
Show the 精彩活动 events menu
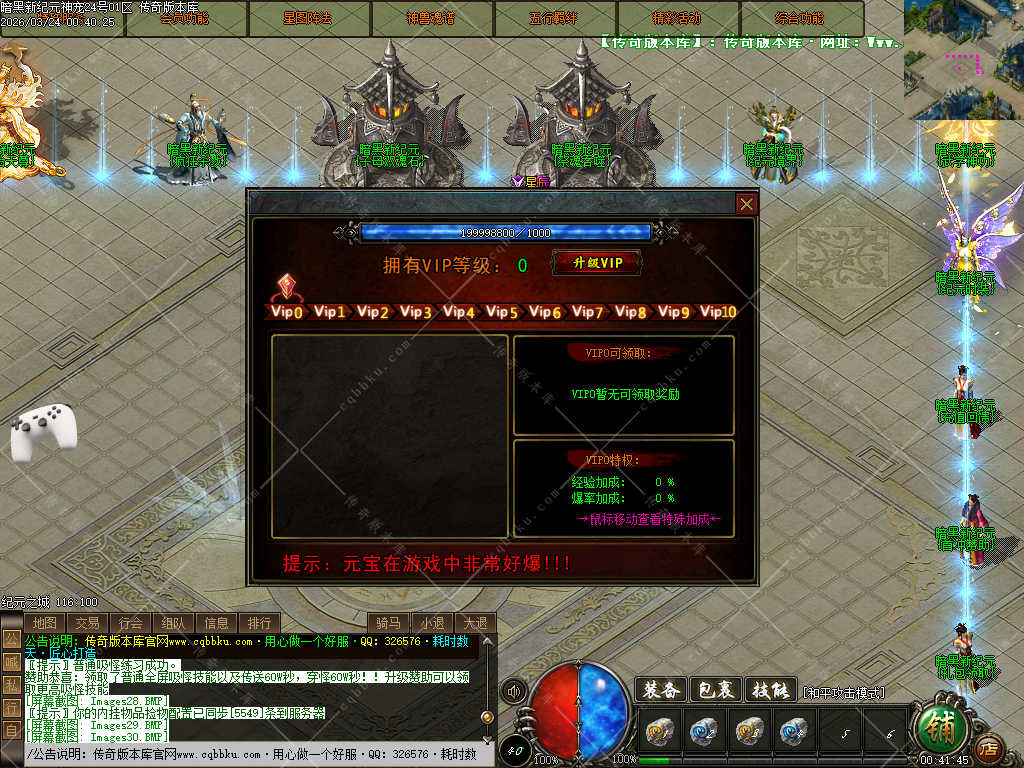677,18
